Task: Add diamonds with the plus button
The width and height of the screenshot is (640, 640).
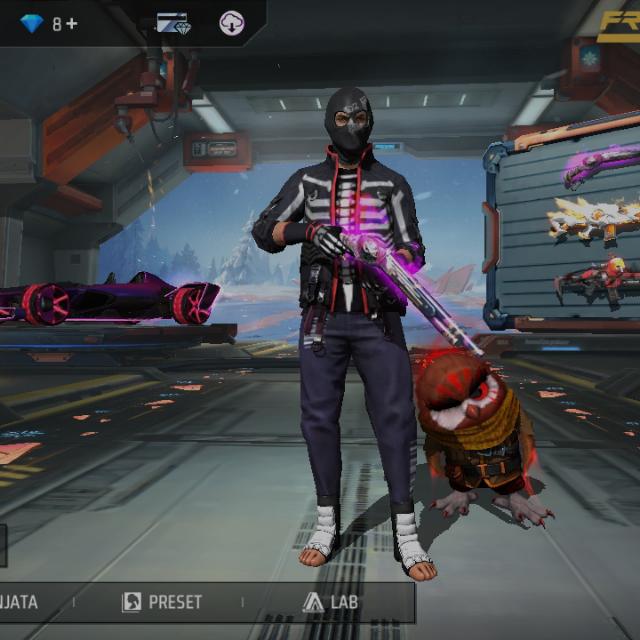Action: point(71,23)
